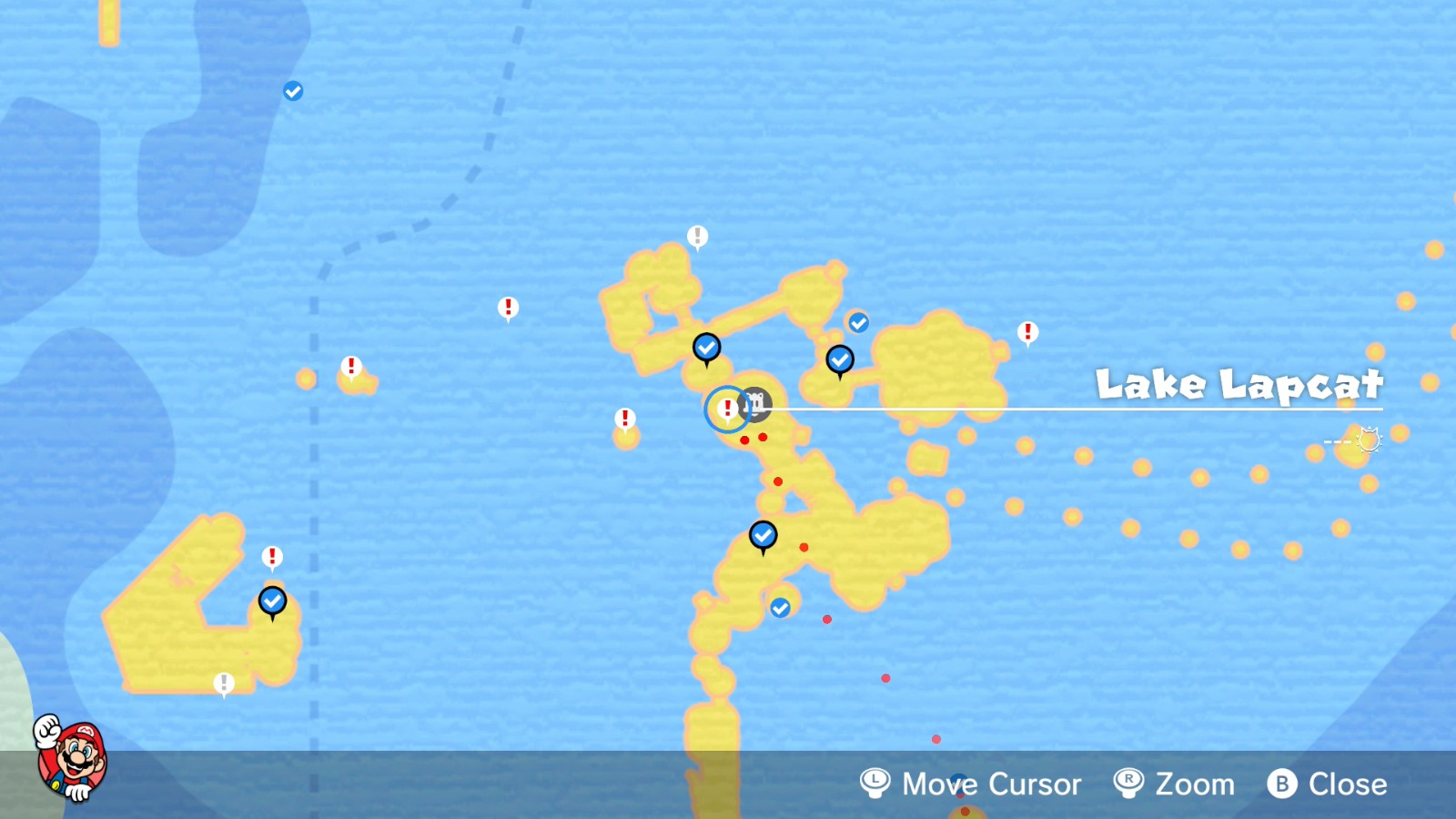1456x819 pixels.
Task: Click the checkmark badge in the top-left water
Action: [292, 90]
